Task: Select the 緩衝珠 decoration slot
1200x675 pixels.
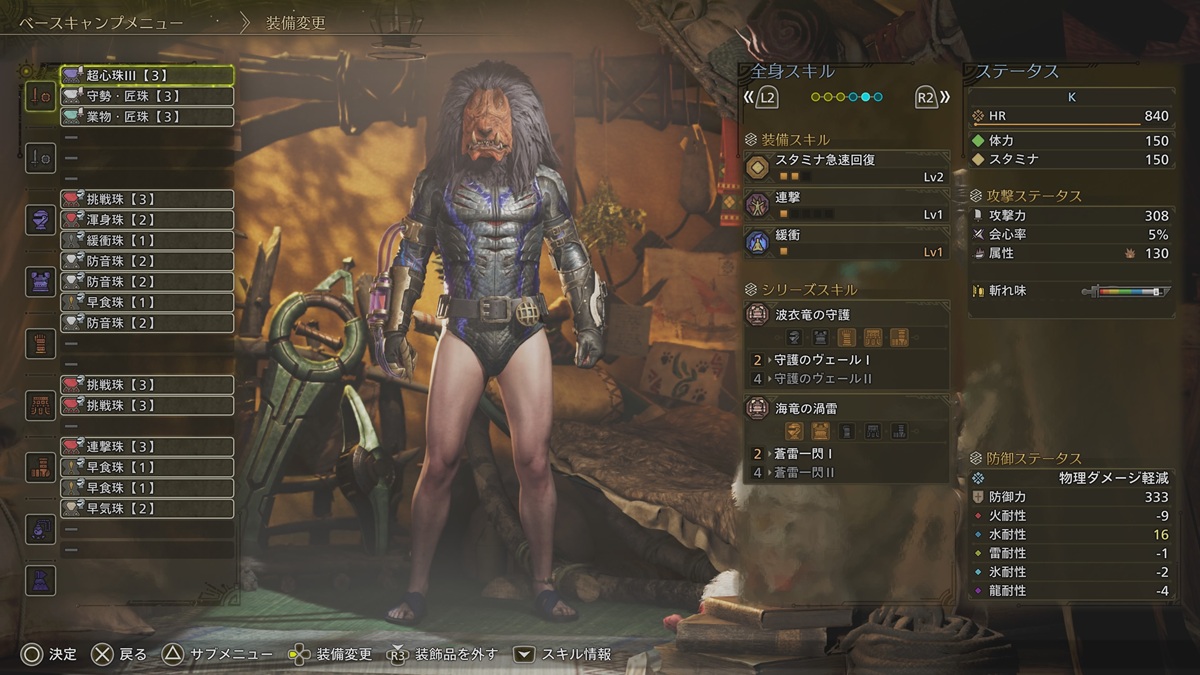Action: (147, 240)
